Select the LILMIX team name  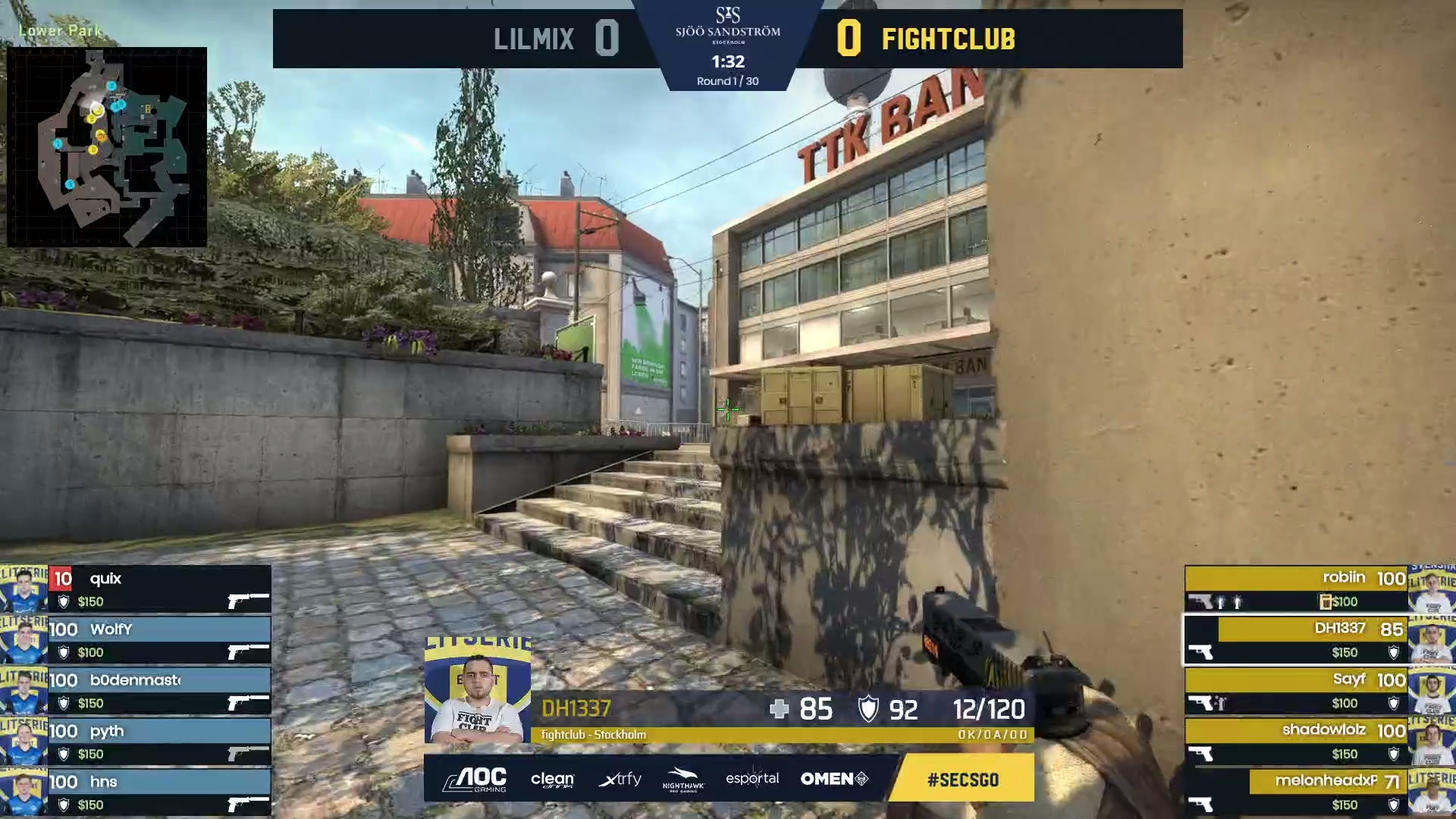533,39
